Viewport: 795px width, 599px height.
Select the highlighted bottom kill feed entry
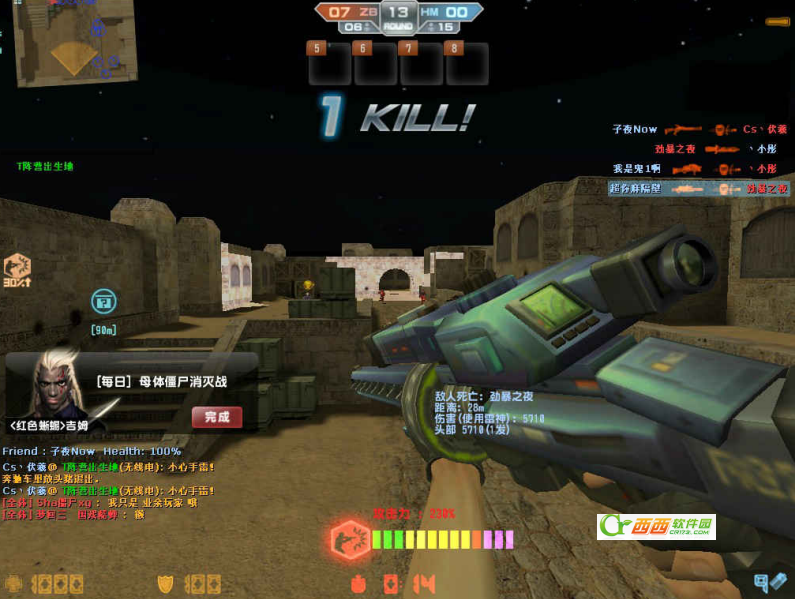click(x=698, y=188)
